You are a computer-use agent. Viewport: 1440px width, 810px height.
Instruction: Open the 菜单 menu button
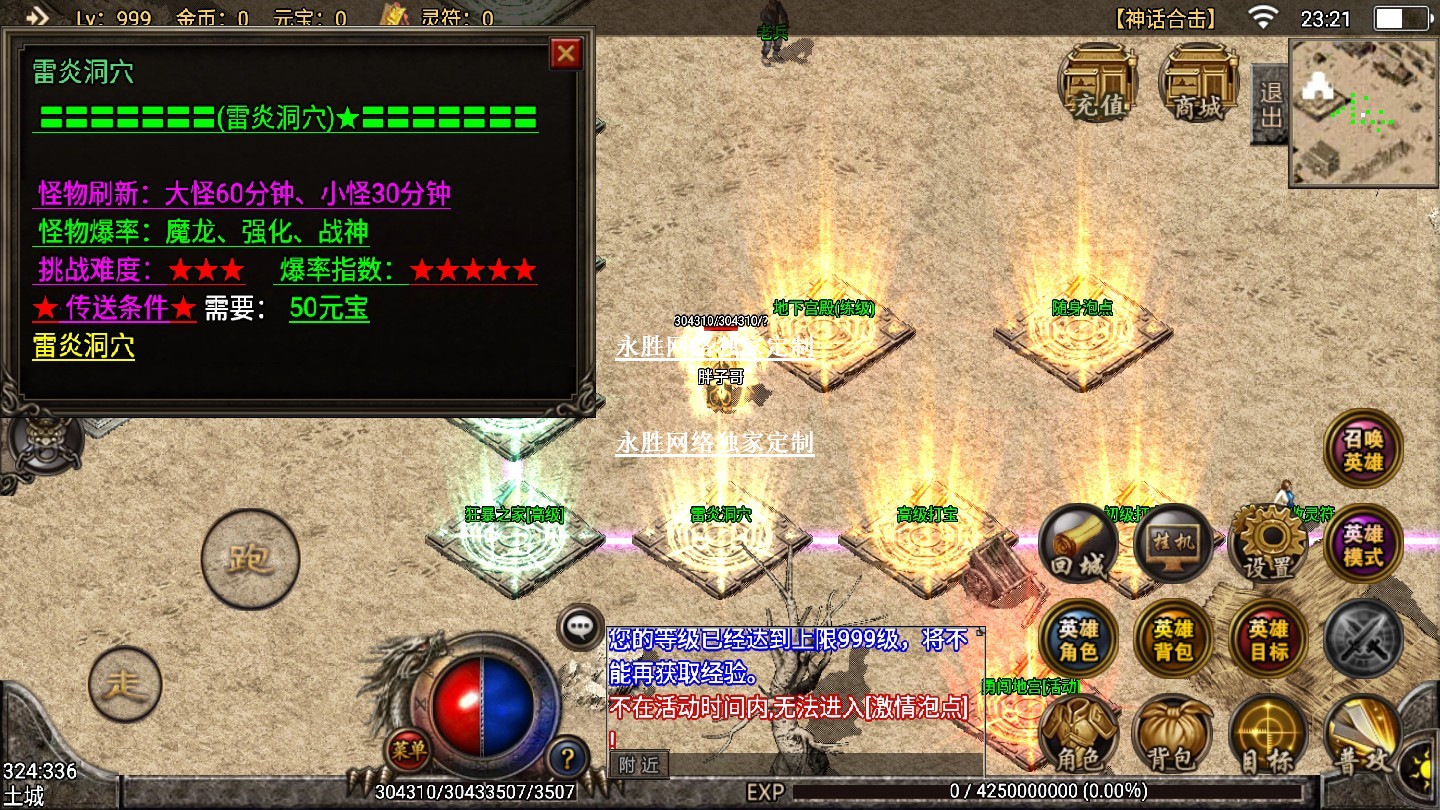[408, 751]
